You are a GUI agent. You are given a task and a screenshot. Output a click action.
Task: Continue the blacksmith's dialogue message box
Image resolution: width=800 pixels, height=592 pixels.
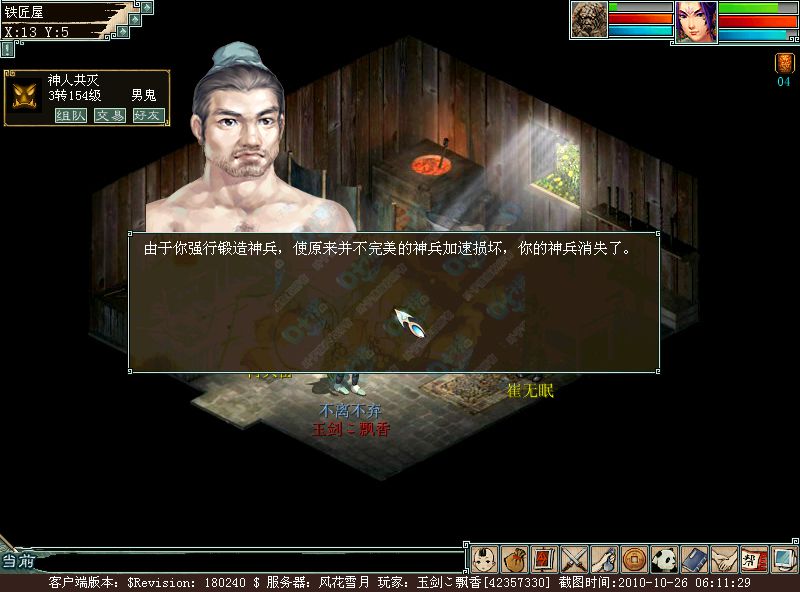point(393,303)
